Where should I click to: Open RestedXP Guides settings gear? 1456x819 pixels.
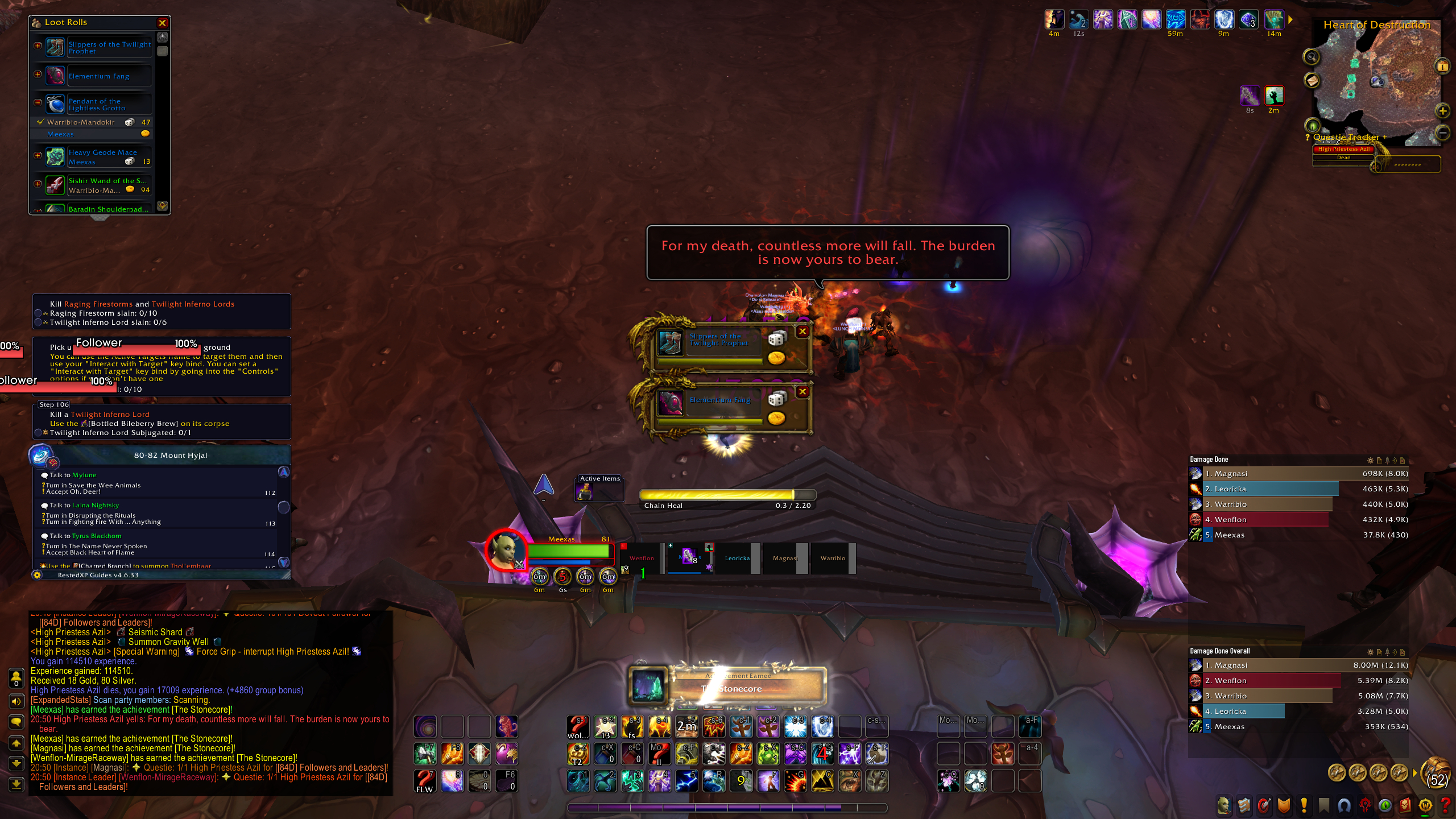pyautogui.click(x=38, y=575)
